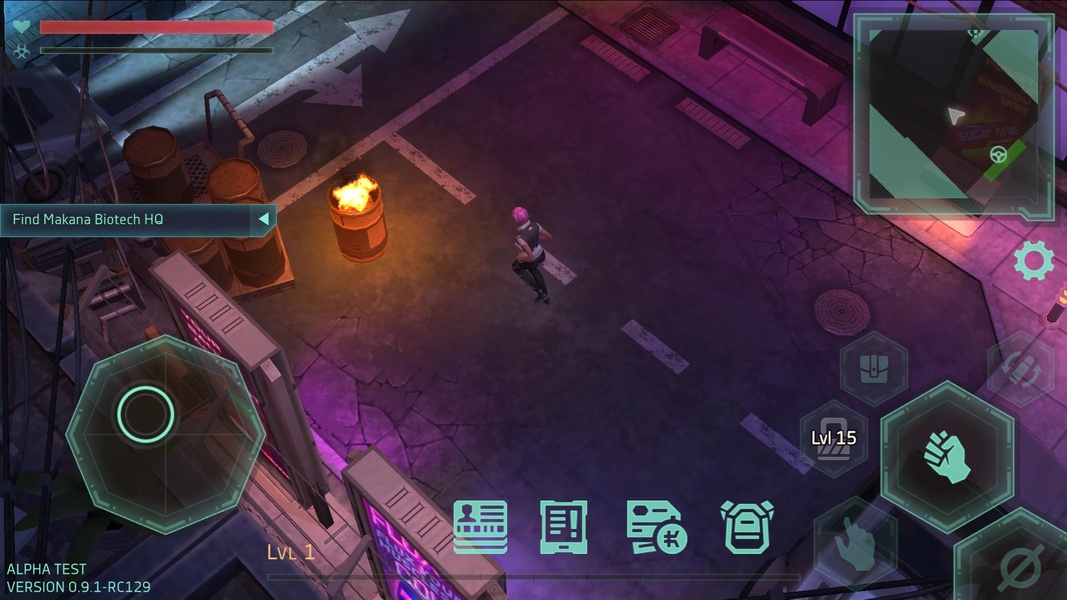Tap the chest loot button
This screenshot has height=600, width=1067.
click(874, 367)
